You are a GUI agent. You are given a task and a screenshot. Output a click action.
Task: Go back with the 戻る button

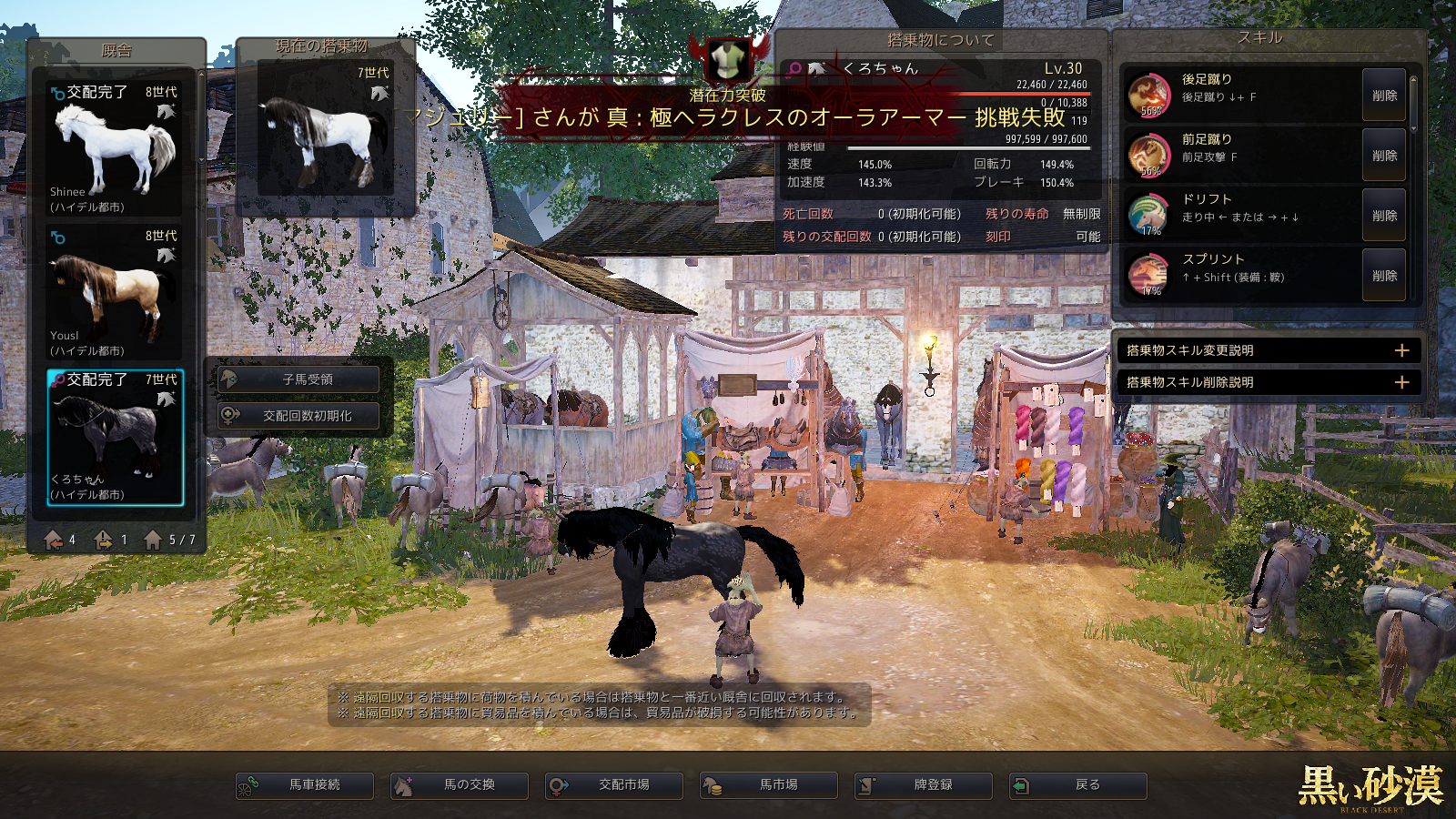(1078, 785)
